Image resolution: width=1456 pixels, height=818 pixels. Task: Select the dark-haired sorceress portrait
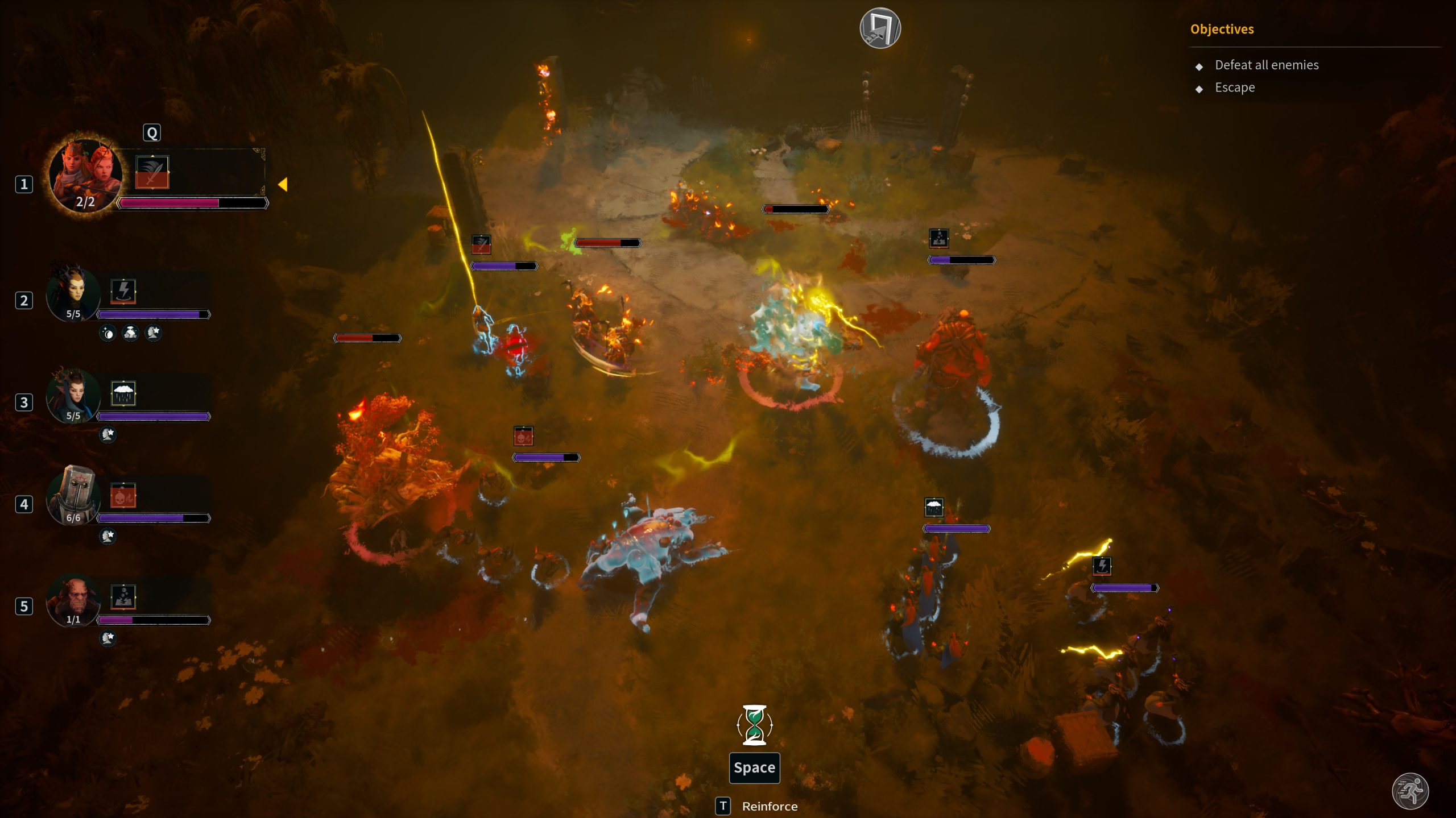pyautogui.click(x=73, y=396)
